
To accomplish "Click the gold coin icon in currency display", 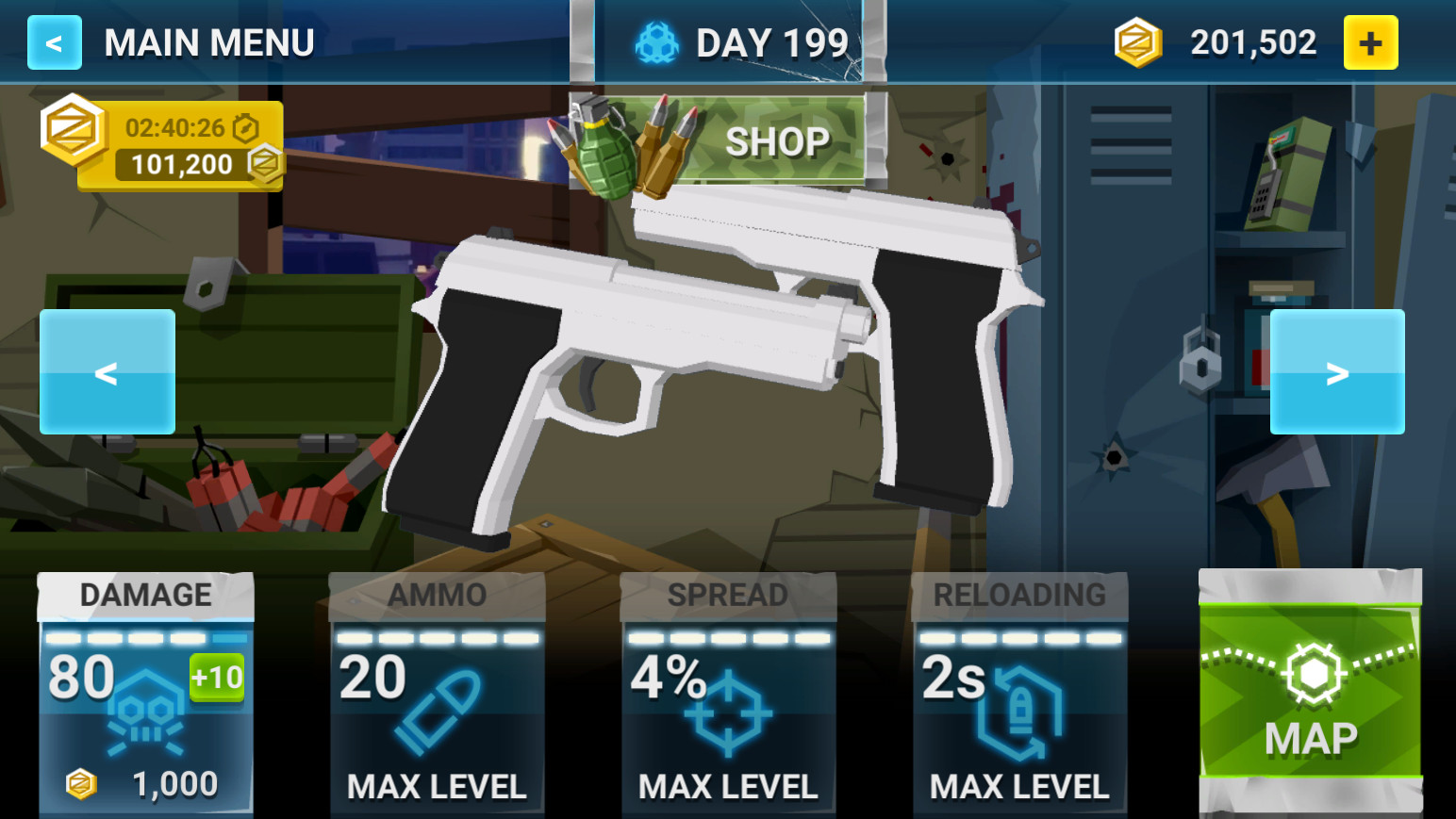I will [x=1136, y=41].
